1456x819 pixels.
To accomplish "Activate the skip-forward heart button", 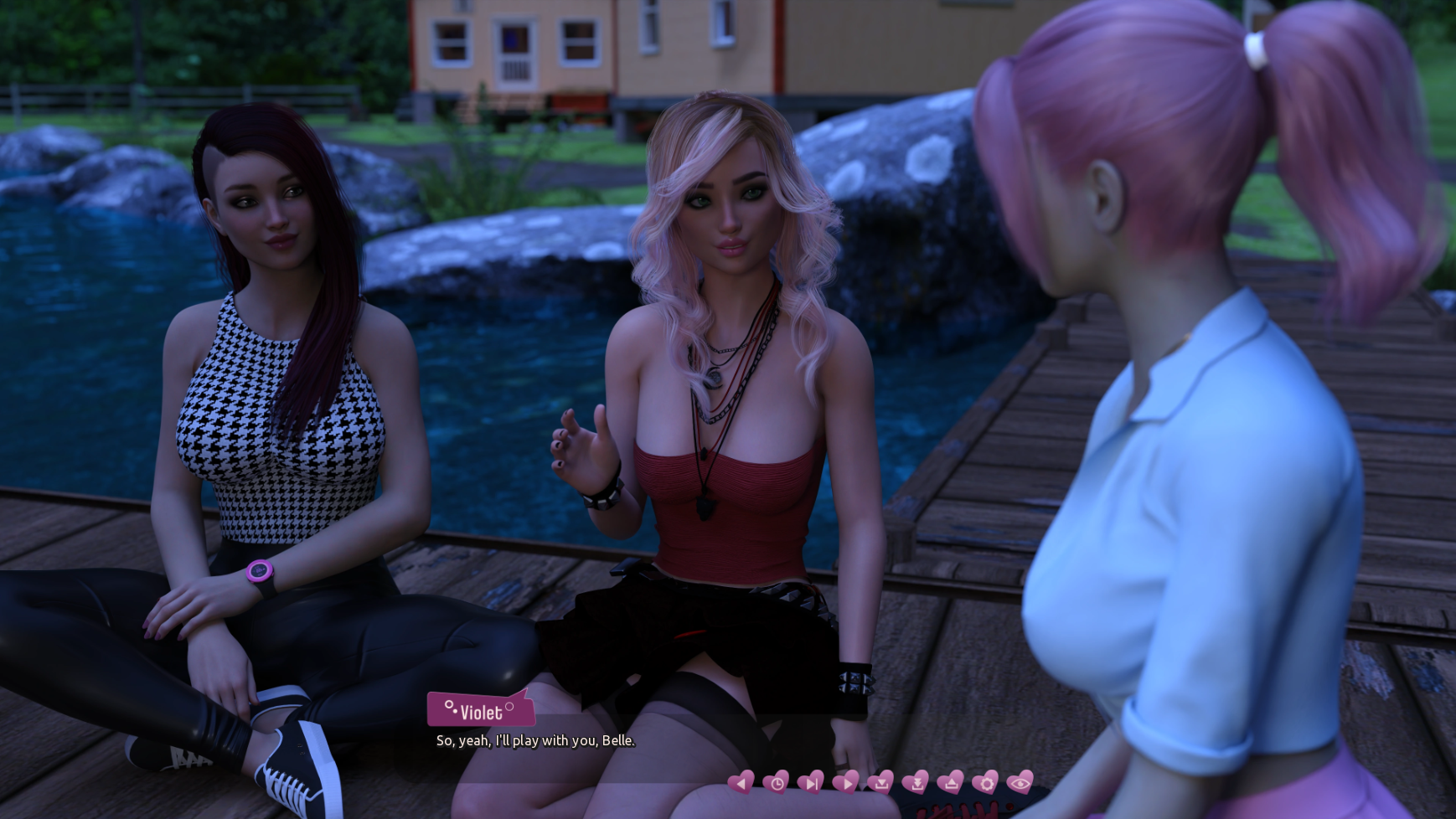I will [x=810, y=783].
